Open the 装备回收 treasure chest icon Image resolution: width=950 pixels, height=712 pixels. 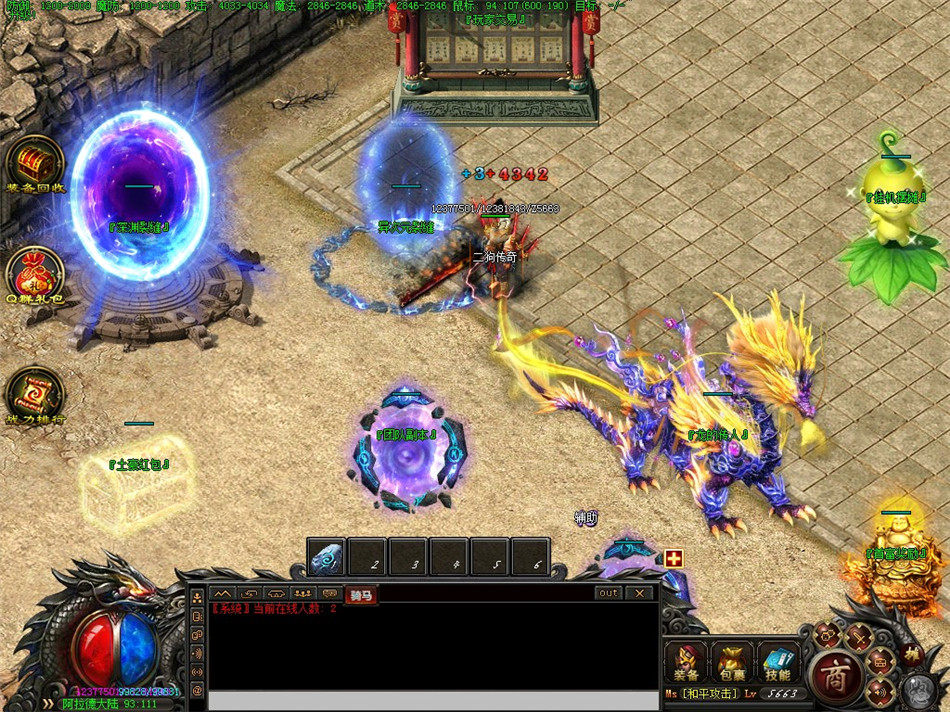(x=35, y=162)
